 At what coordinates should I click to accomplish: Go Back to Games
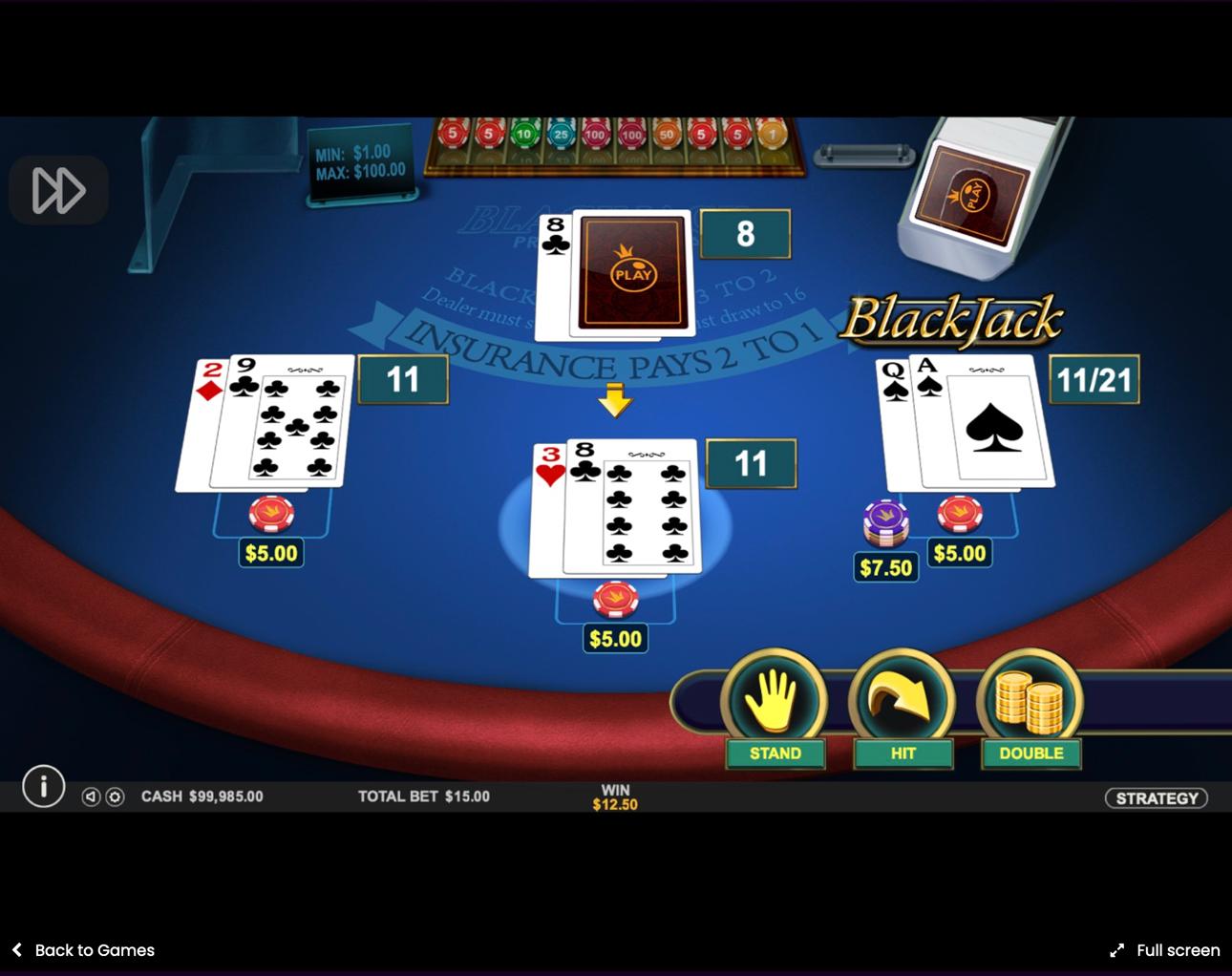[x=83, y=950]
